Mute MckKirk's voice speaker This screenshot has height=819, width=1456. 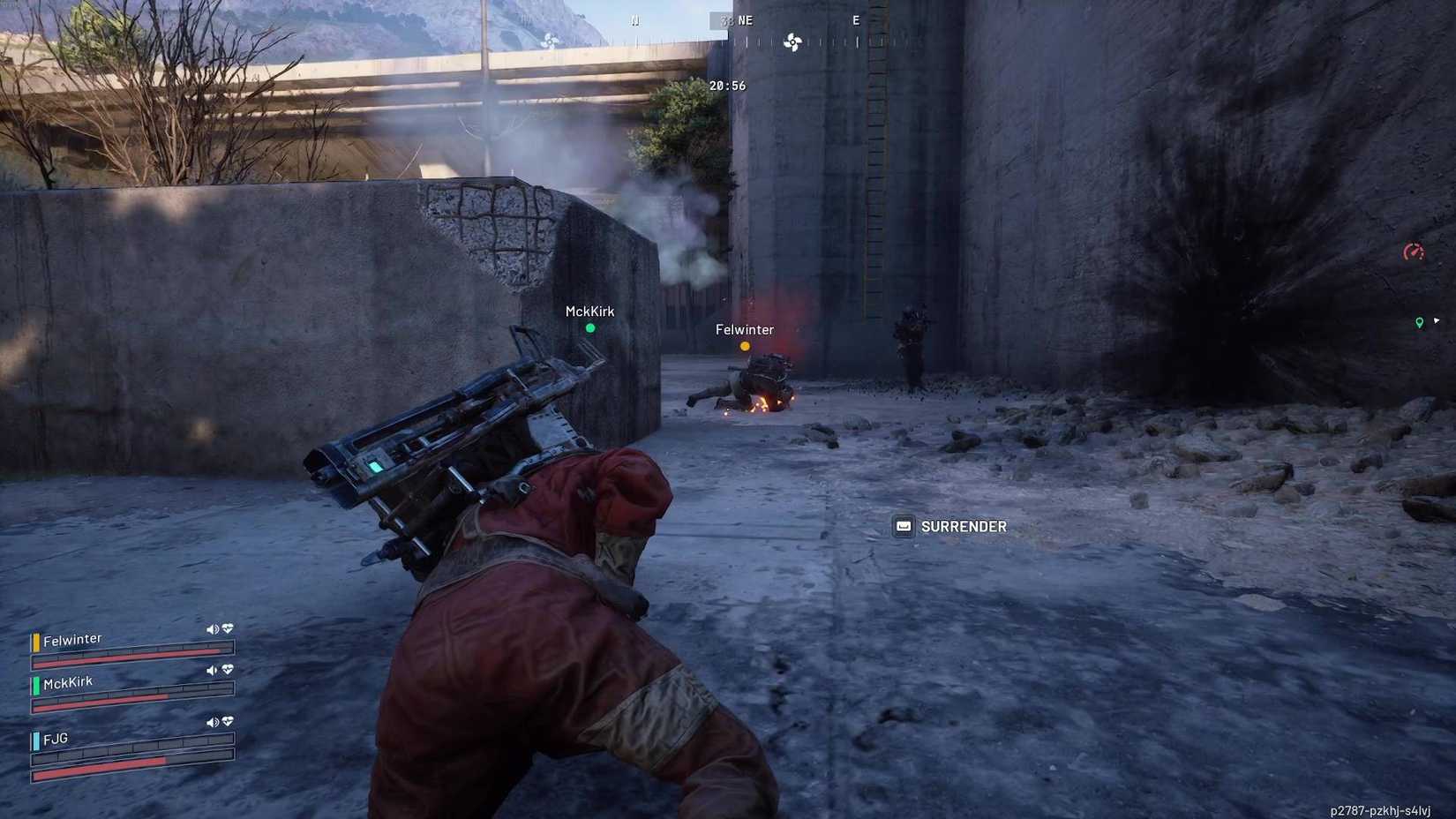coord(211,671)
